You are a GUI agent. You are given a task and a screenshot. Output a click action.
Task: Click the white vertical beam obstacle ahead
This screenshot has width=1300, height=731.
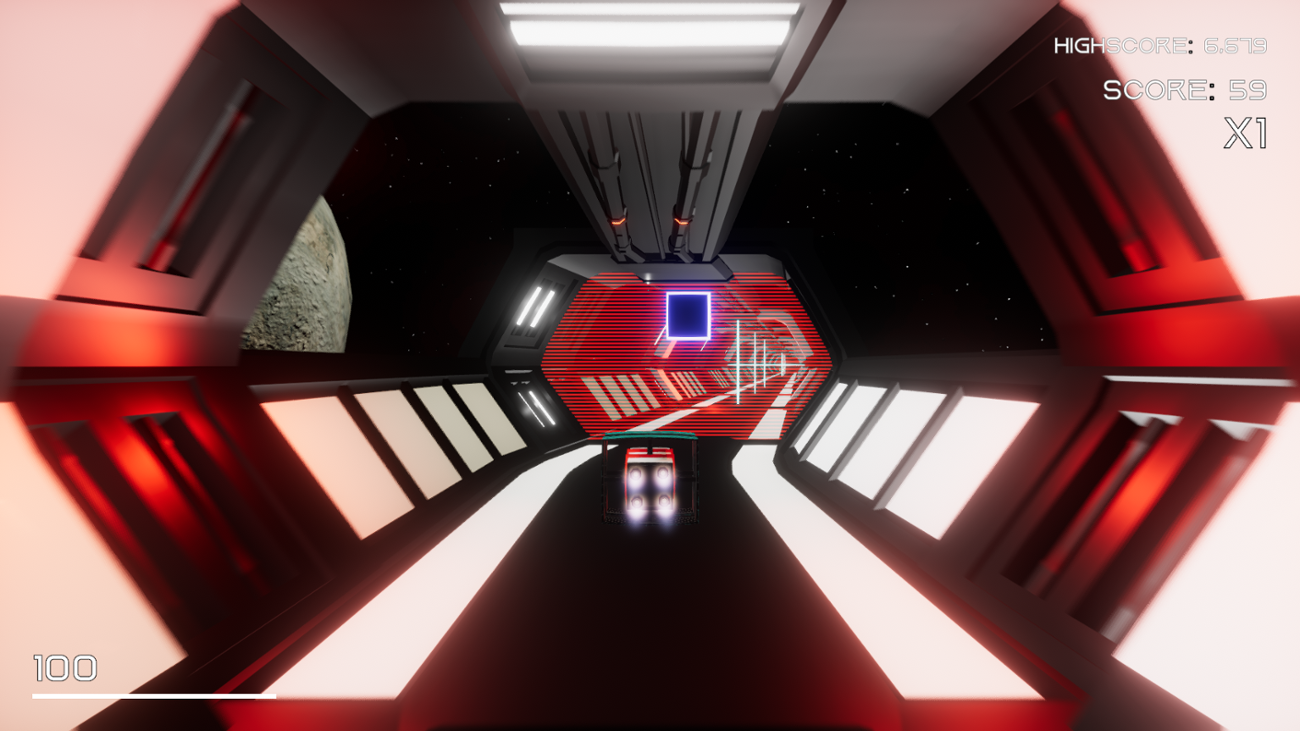click(x=737, y=360)
